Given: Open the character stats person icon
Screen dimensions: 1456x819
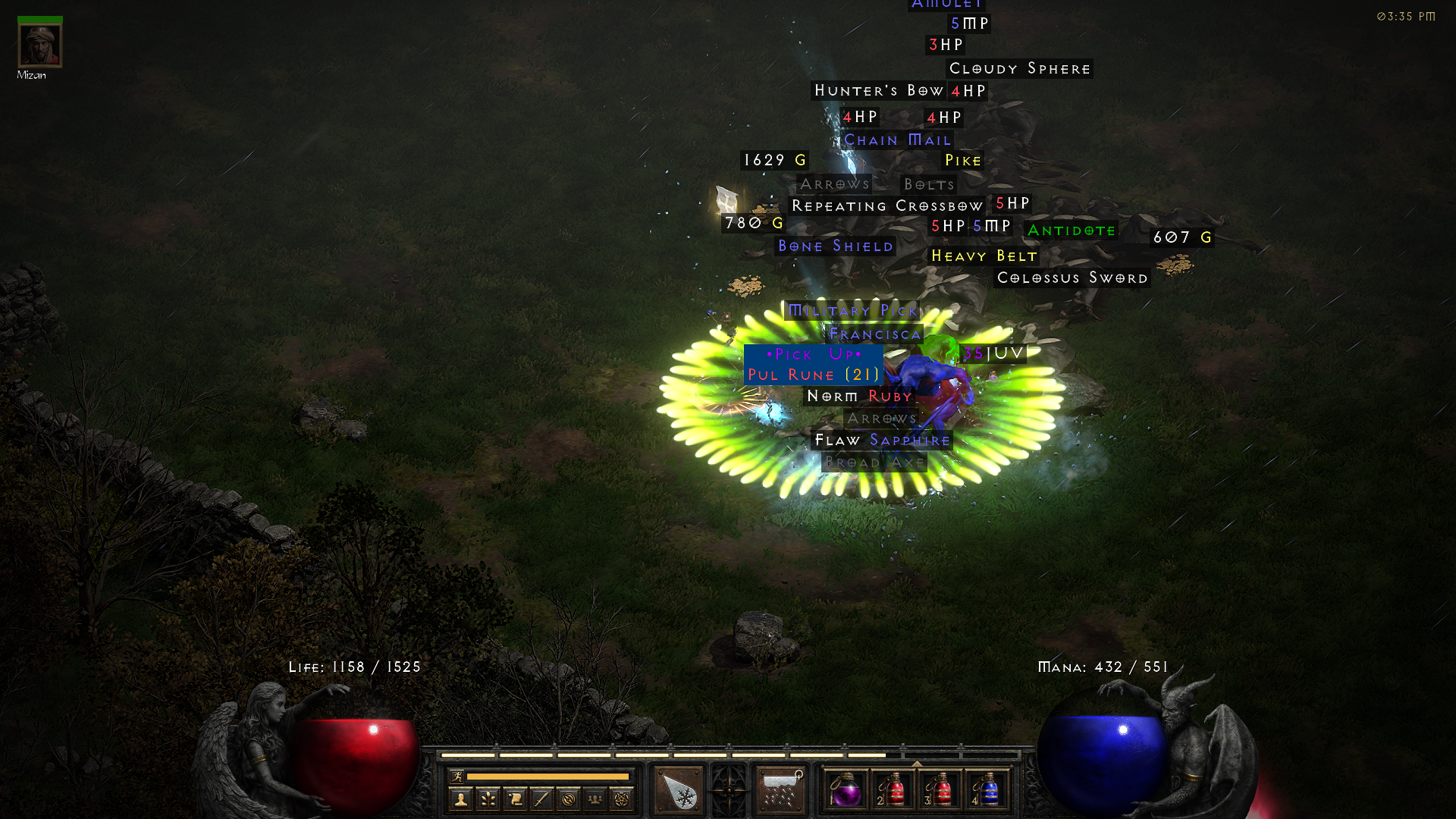Looking at the screenshot, I should tap(461, 799).
